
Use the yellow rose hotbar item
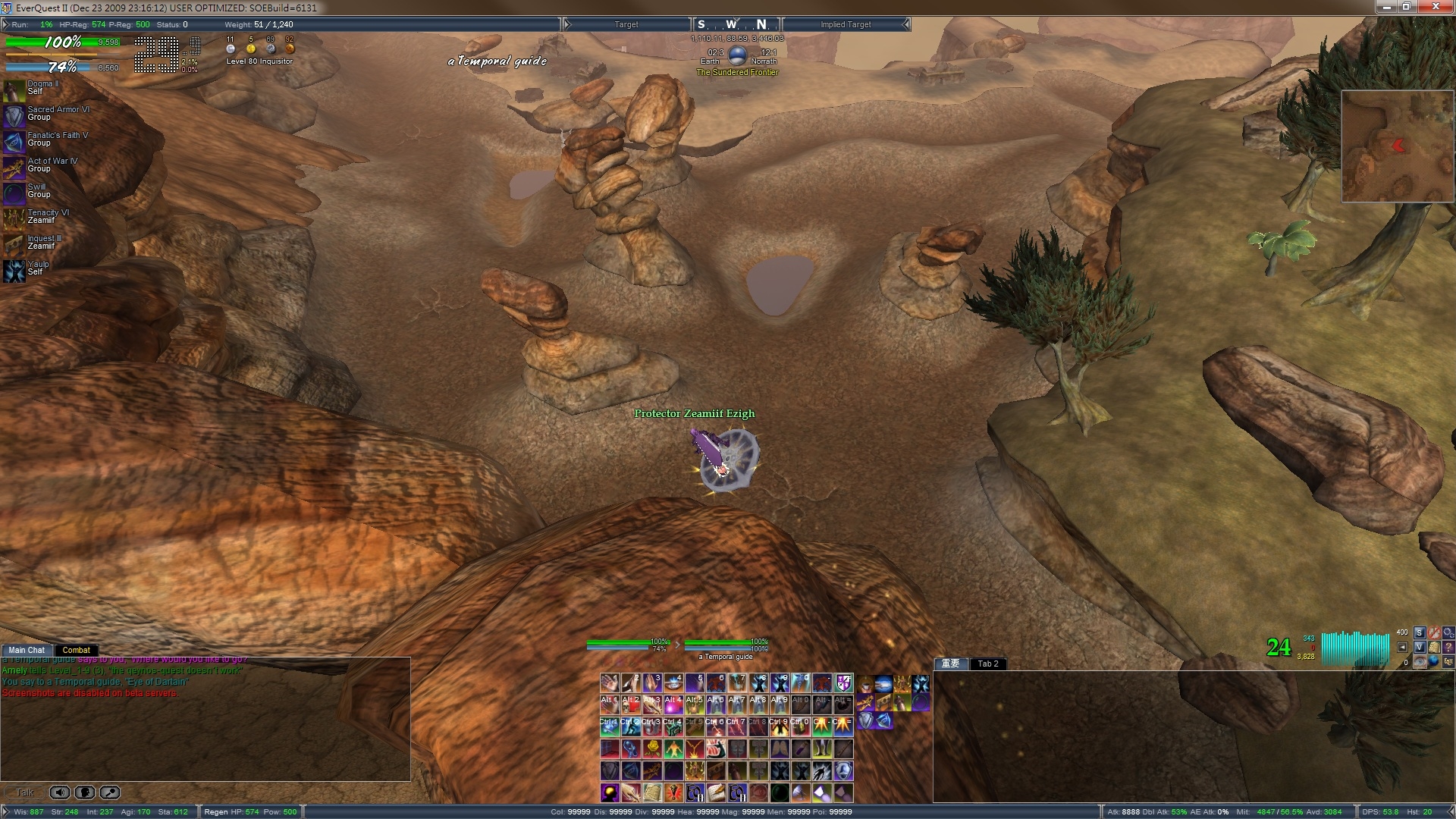(652, 749)
